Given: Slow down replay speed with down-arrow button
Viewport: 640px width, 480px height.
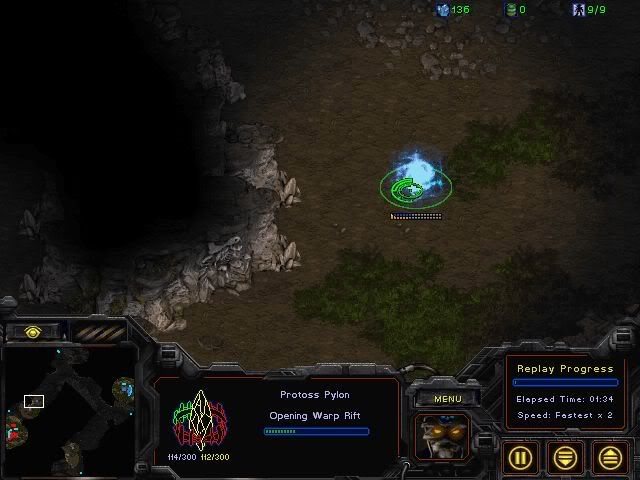Looking at the screenshot, I should click(566, 457).
